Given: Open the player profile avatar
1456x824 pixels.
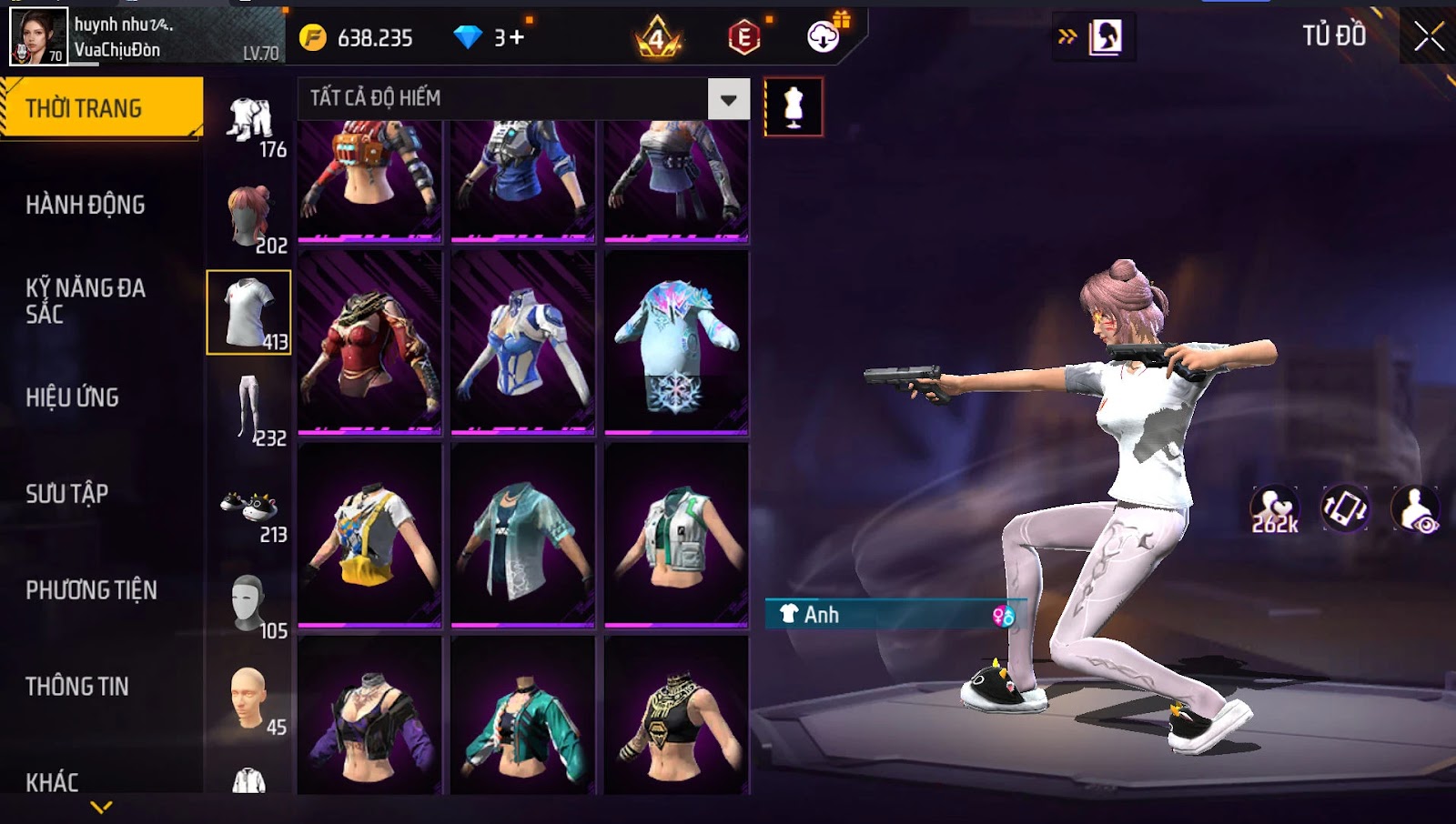Looking at the screenshot, I should click(x=38, y=36).
